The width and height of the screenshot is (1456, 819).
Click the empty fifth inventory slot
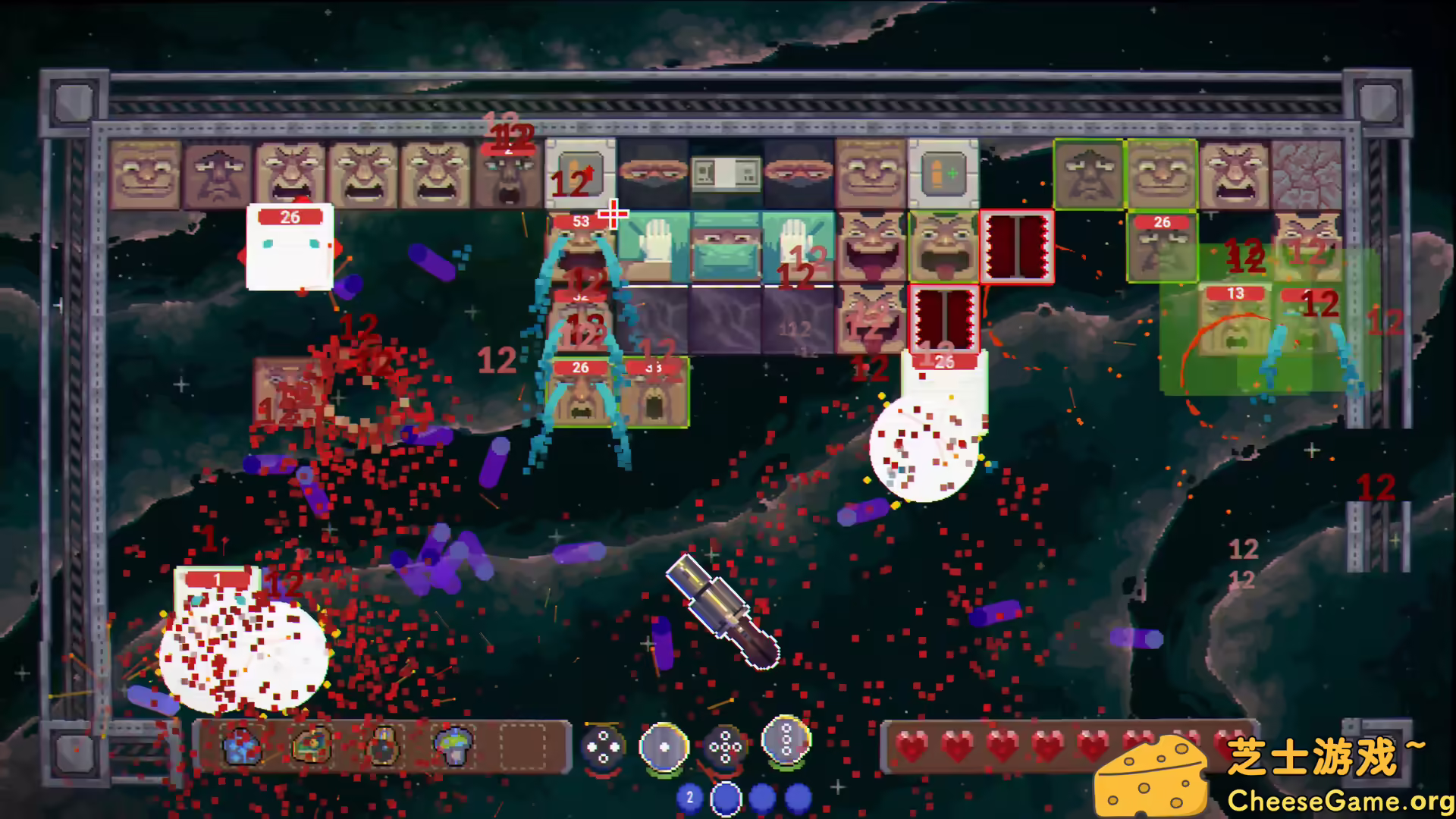pos(522,746)
